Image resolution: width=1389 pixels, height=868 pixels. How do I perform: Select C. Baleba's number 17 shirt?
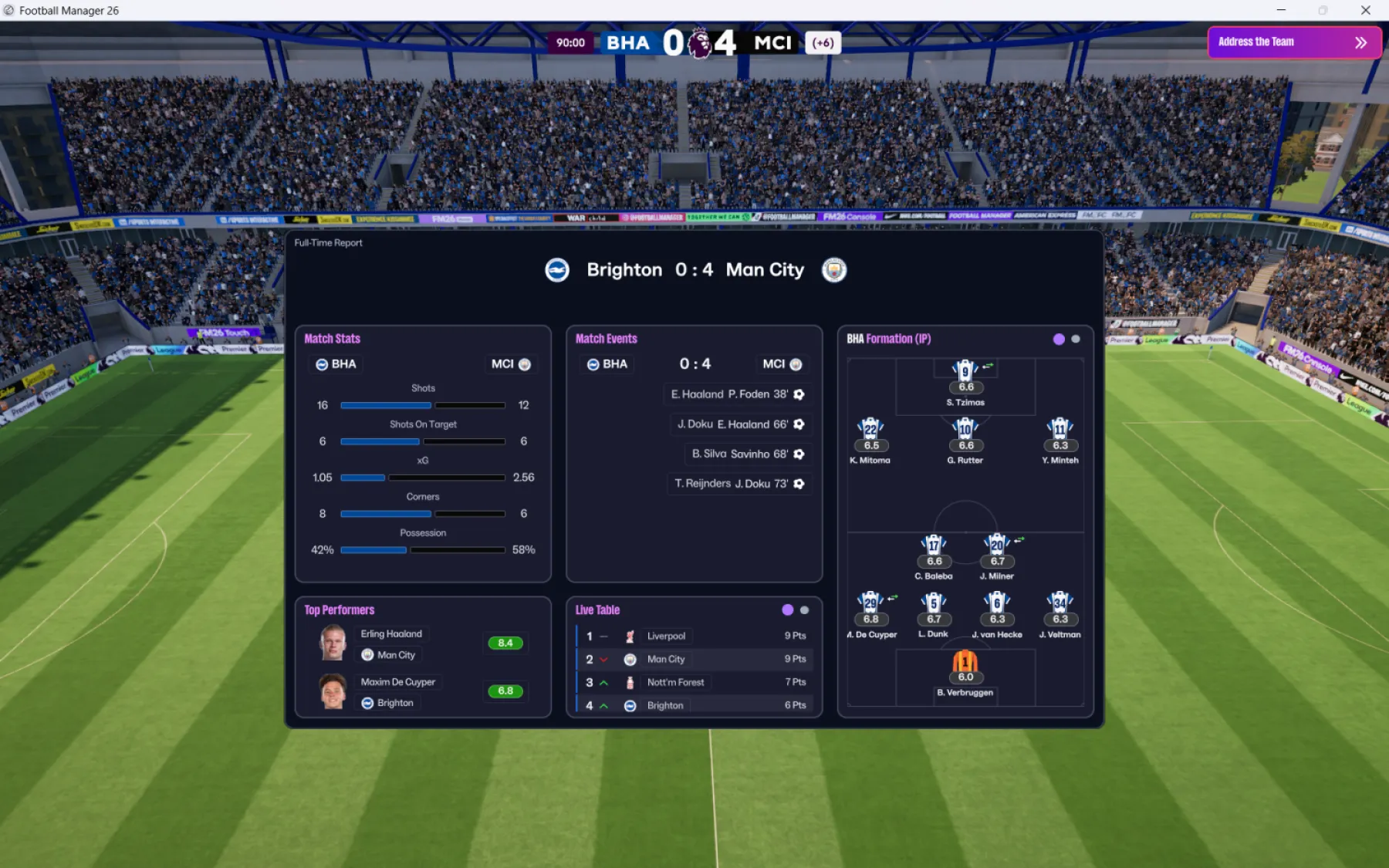[x=934, y=545]
